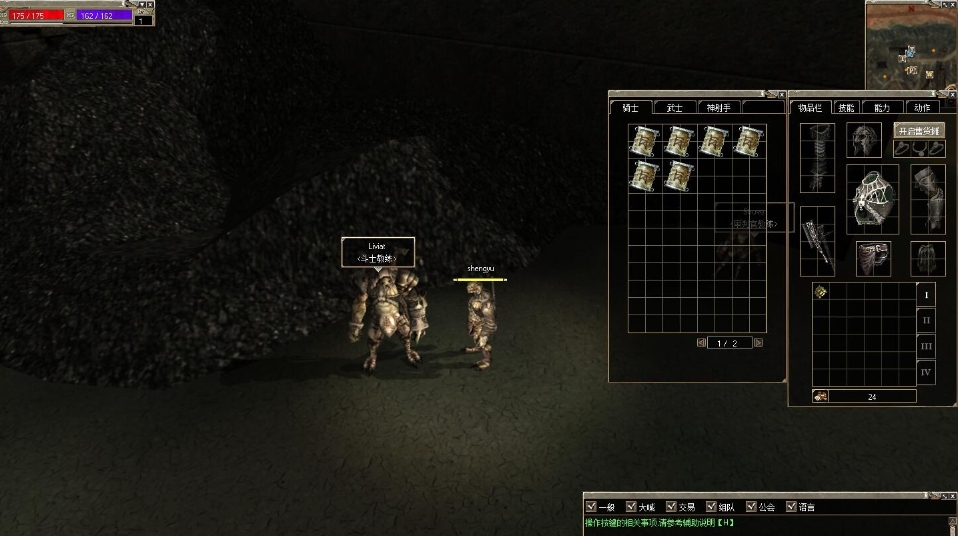Switch to the 能力 stats tab

pos(882,107)
